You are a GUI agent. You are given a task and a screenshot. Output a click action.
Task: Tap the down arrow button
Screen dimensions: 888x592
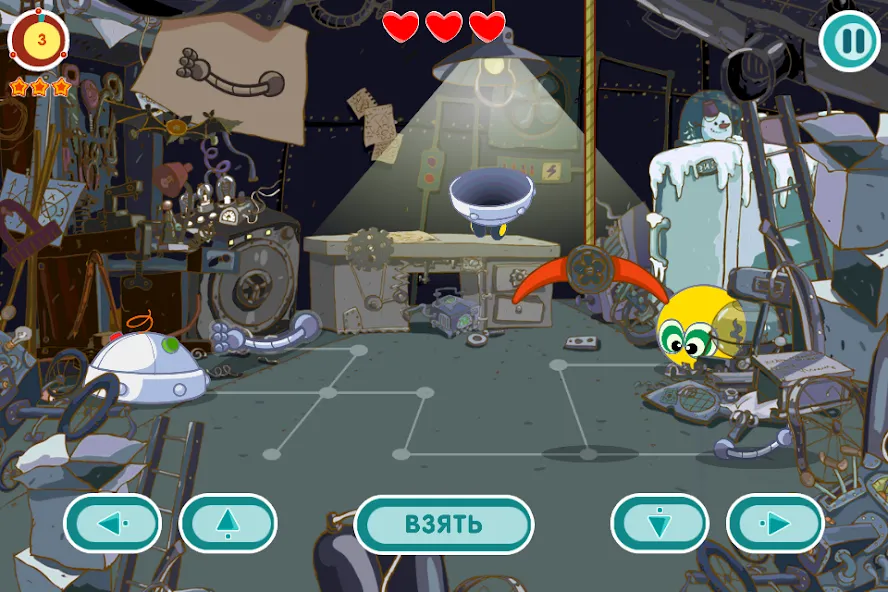pyautogui.click(x=660, y=523)
